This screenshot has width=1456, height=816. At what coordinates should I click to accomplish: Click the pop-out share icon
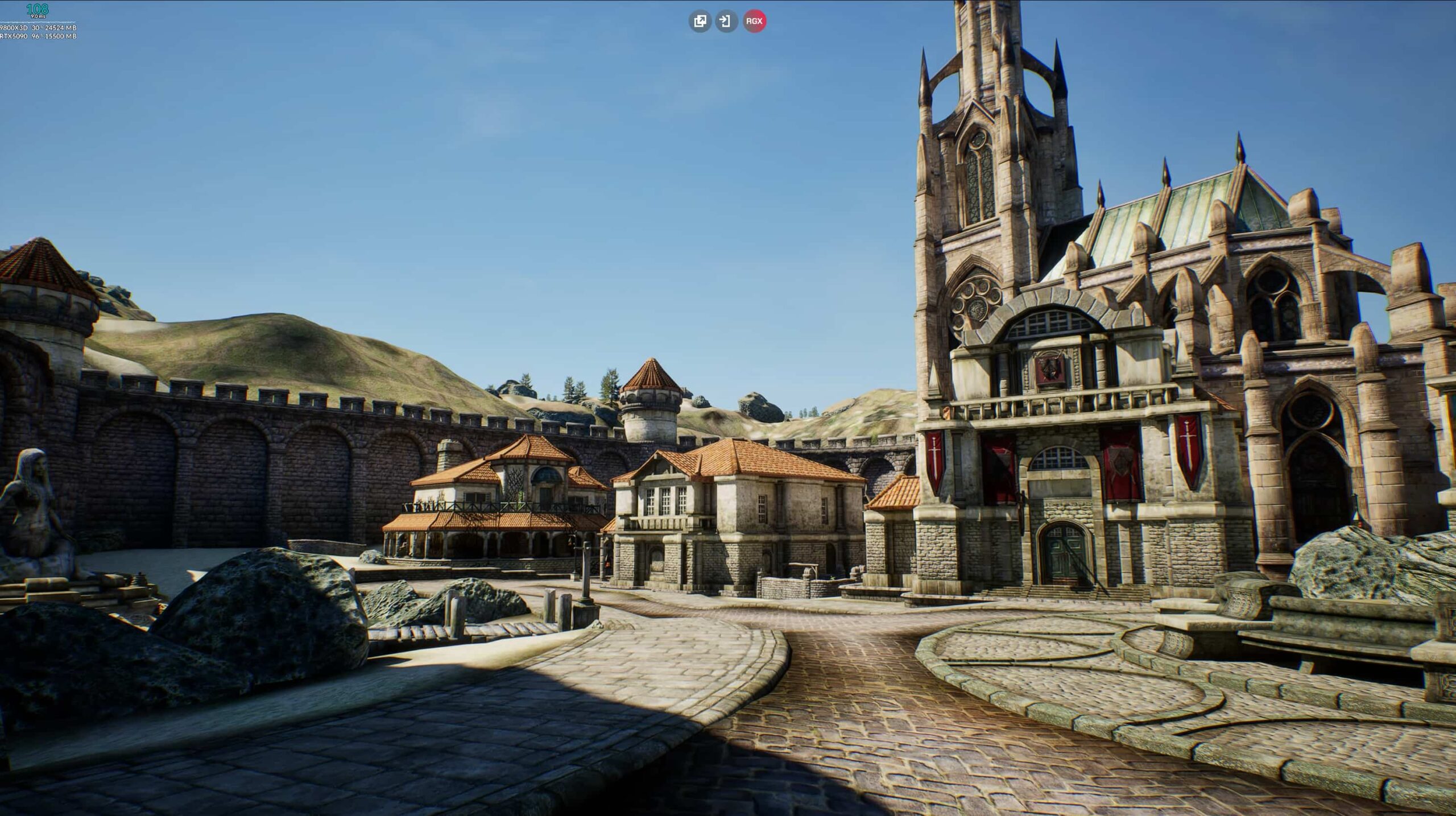tap(701, 22)
